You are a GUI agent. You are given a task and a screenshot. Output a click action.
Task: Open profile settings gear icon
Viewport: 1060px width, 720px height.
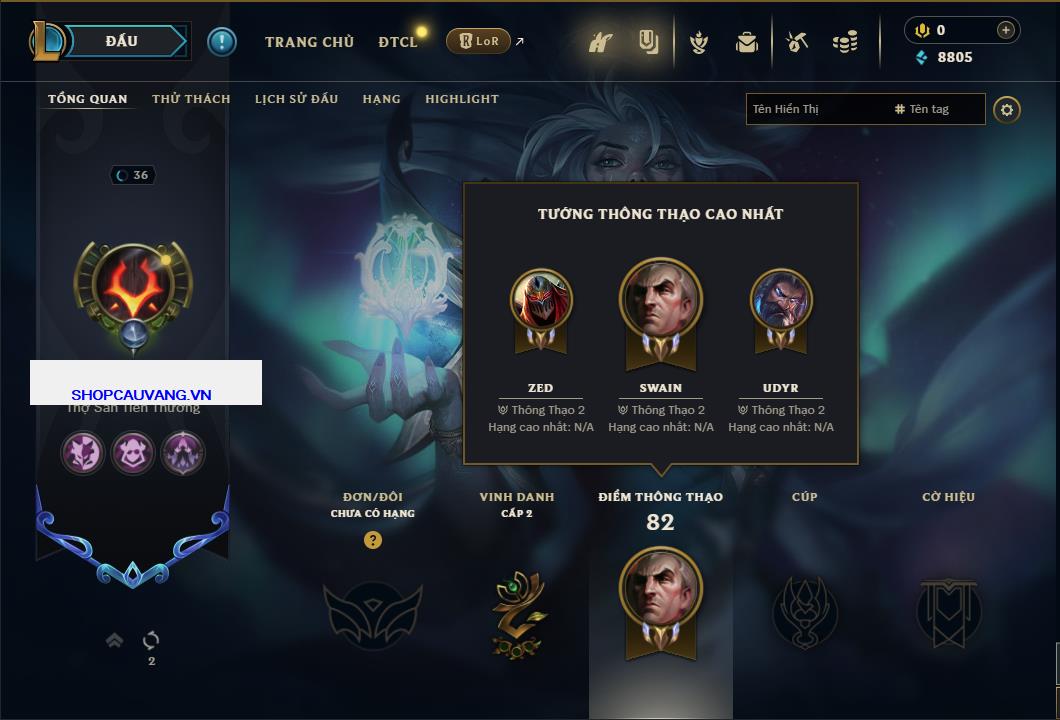tap(1007, 109)
